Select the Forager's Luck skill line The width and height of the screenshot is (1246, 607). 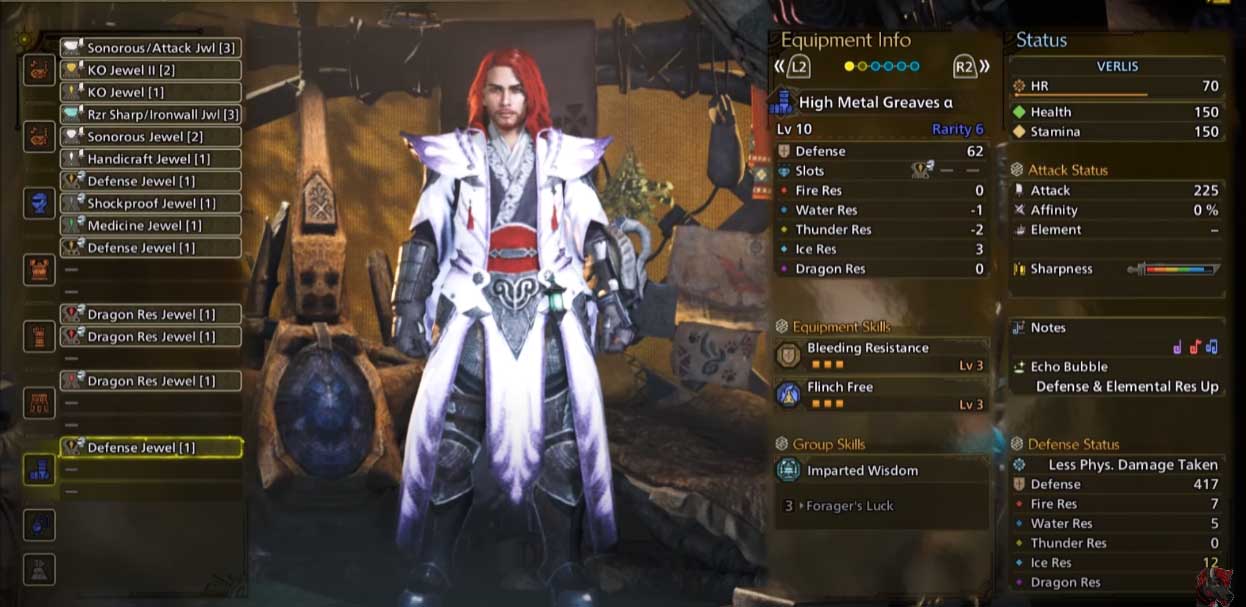tap(881, 506)
